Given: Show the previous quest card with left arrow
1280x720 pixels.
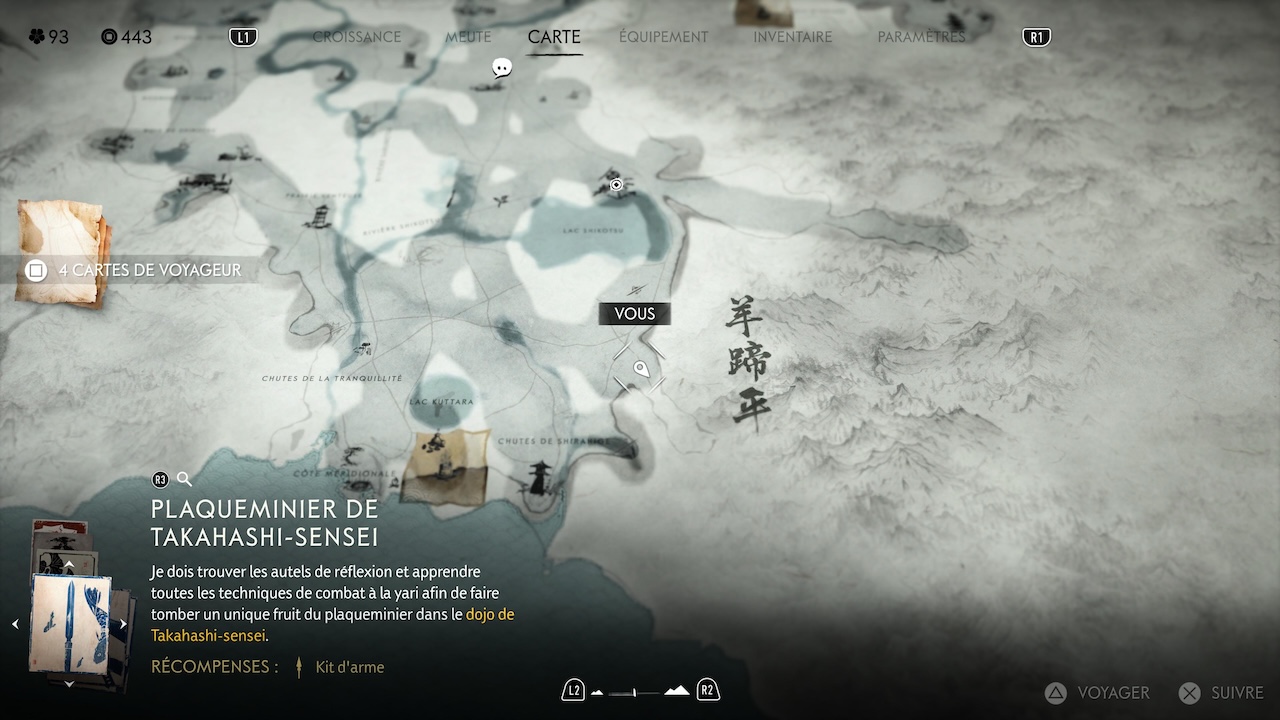Looking at the screenshot, I should (15, 624).
